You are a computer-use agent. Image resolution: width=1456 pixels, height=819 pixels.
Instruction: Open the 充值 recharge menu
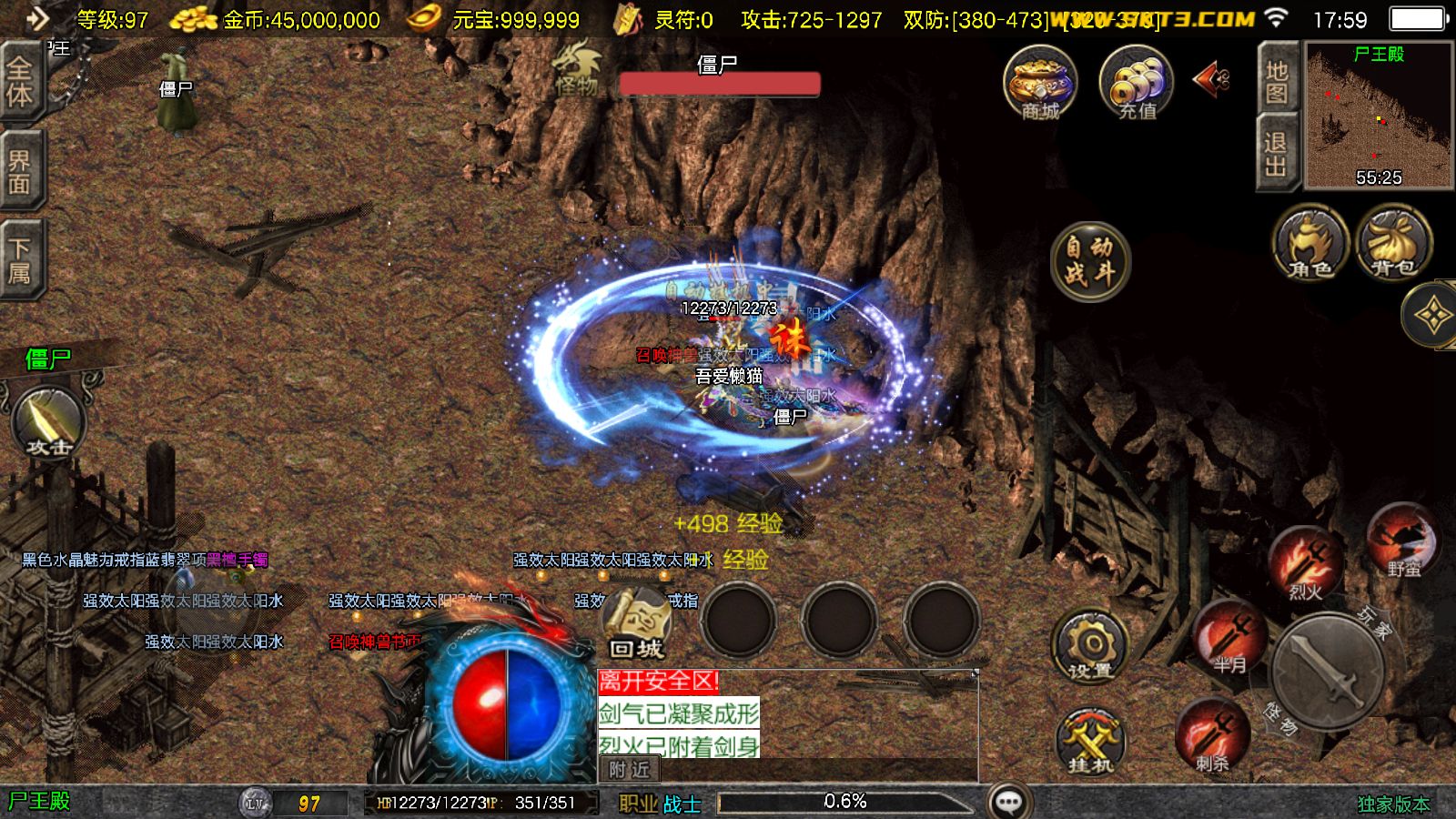click(x=1137, y=83)
